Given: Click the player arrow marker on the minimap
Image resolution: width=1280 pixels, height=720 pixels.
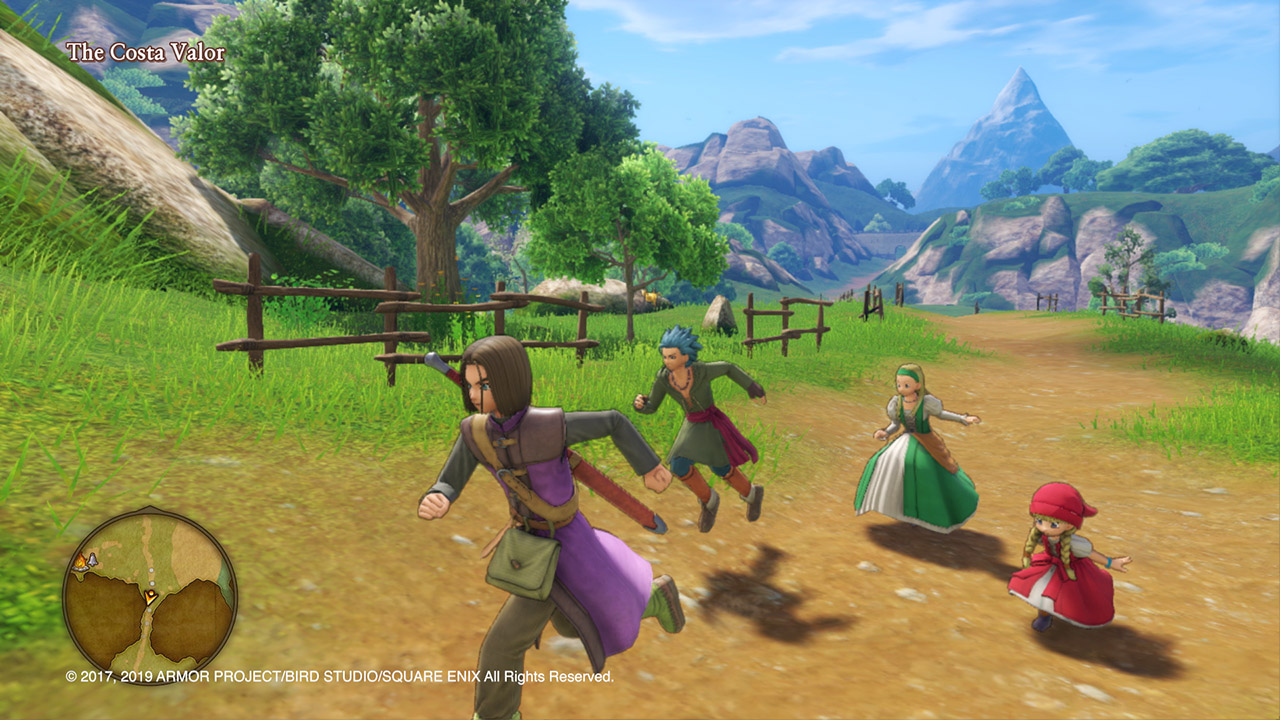Looking at the screenshot, I should (150, 597).
